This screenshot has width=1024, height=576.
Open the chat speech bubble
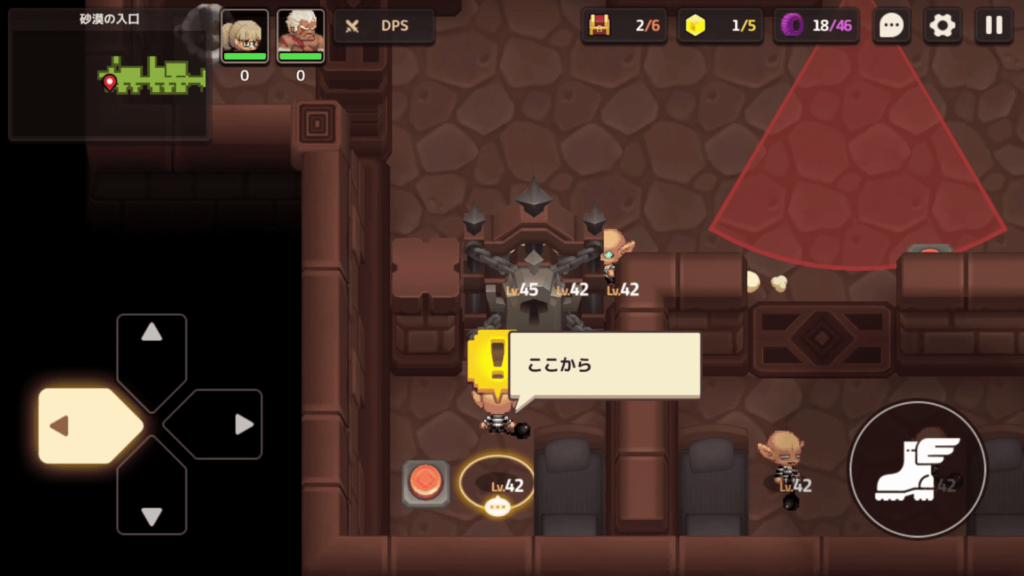[891, 26]
